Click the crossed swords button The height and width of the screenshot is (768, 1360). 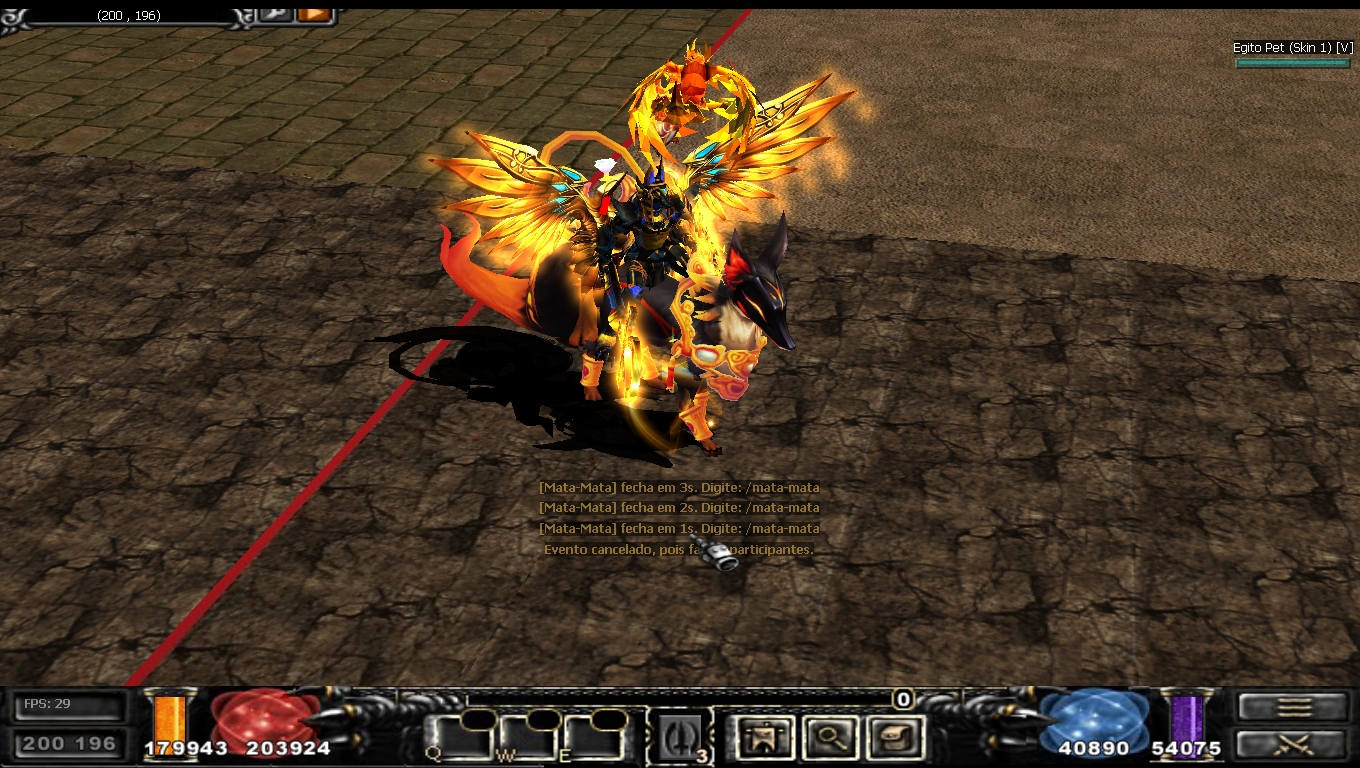1293,743
